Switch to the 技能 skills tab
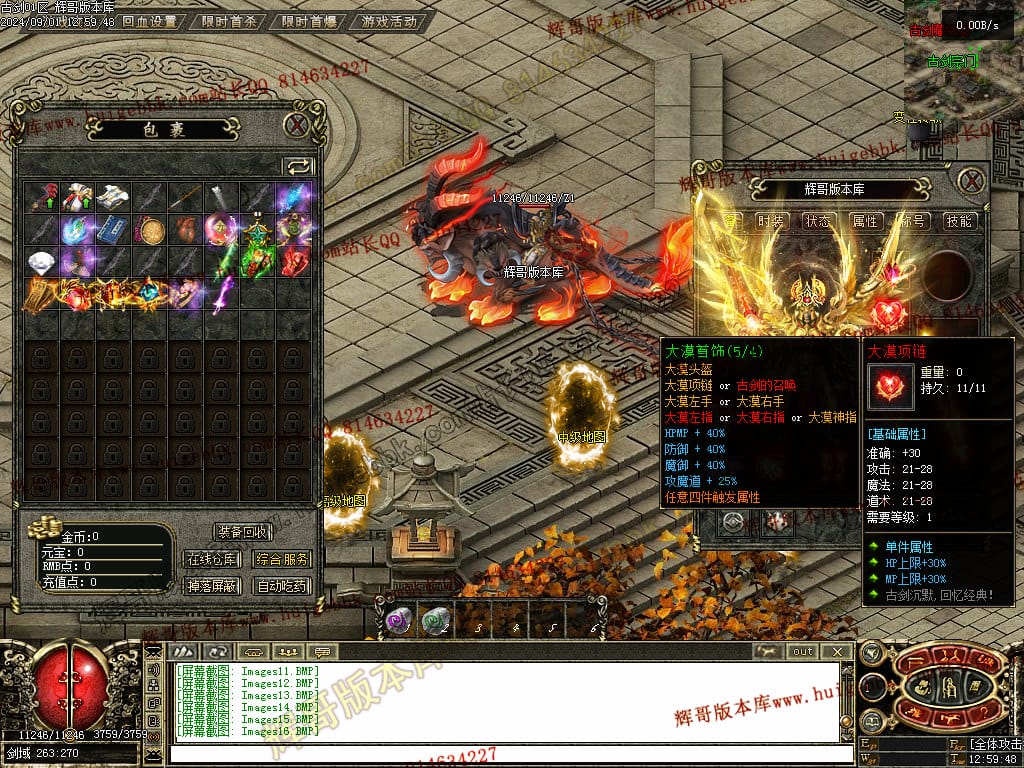 pos(959,221)
